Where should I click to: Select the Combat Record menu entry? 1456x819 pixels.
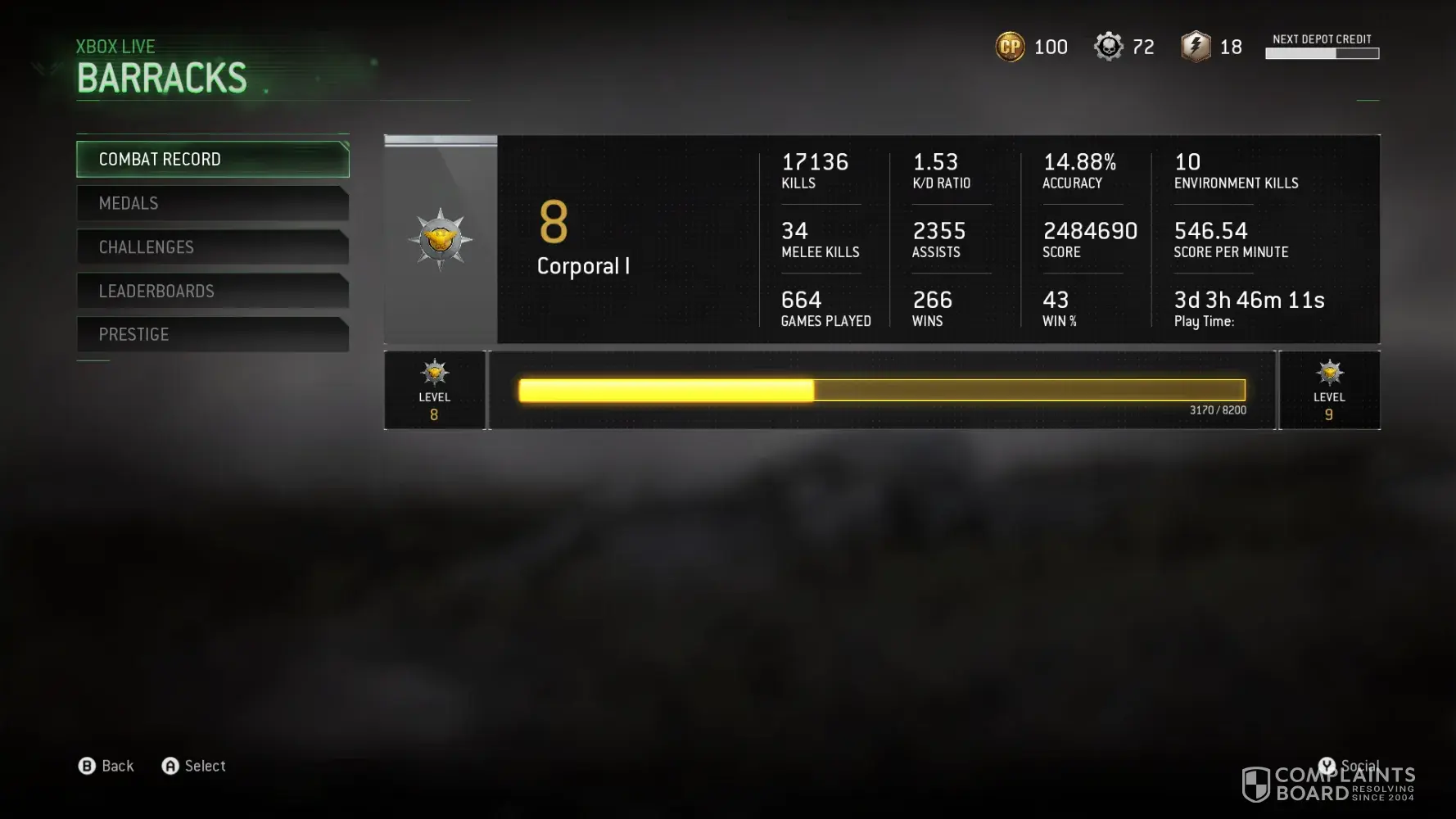(212, 159)
